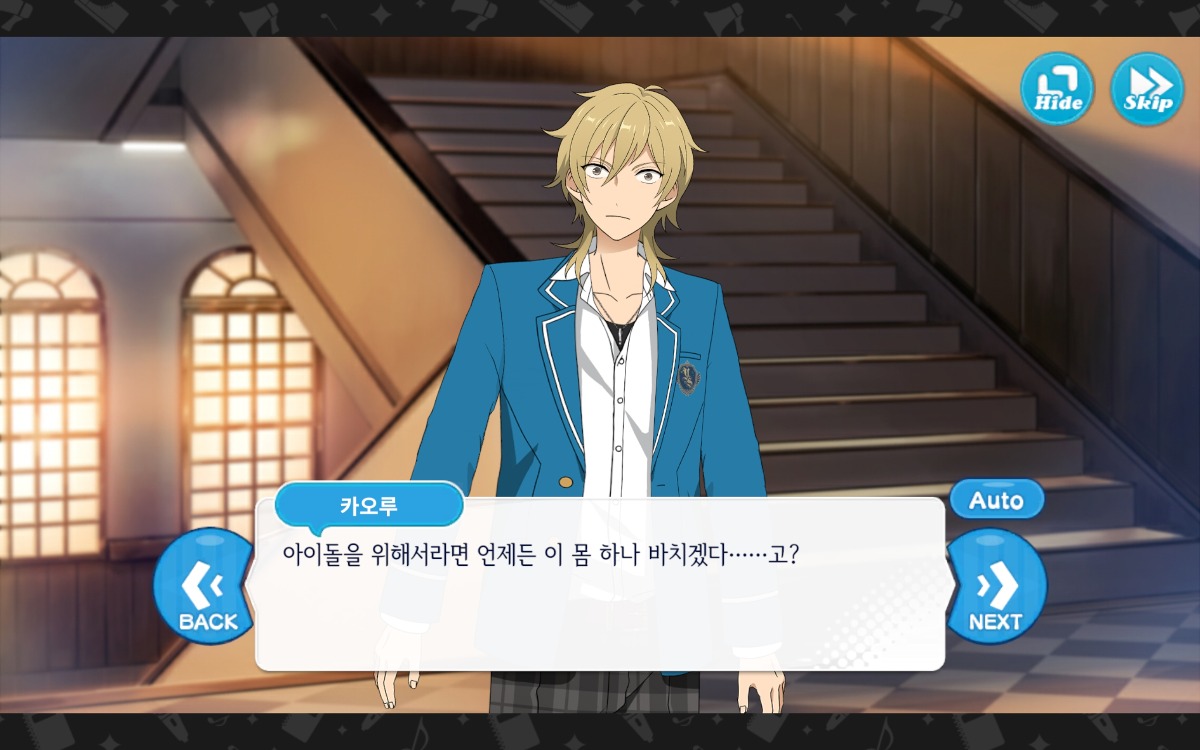Skip the story scene
This screenshot has height=750, width=1200.
click(x=1147, y=89)
